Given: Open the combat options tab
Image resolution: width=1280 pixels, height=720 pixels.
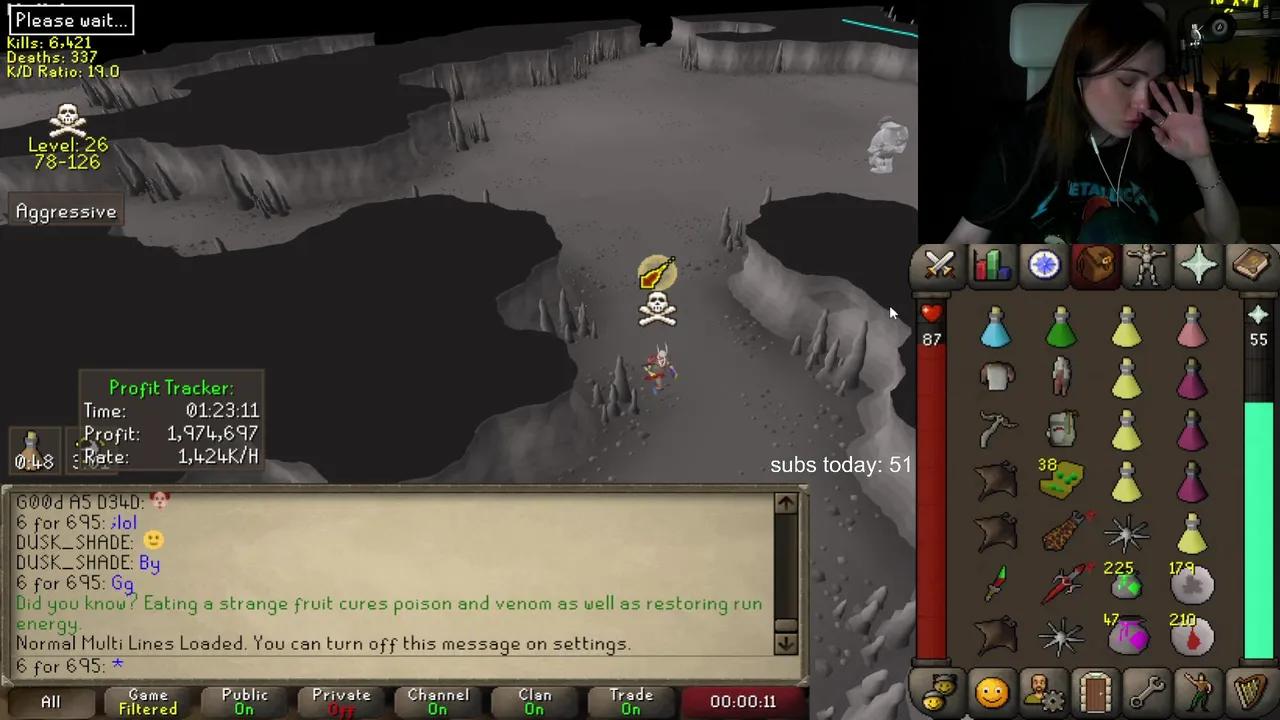Looking at the screenshot, I should 940,264.
